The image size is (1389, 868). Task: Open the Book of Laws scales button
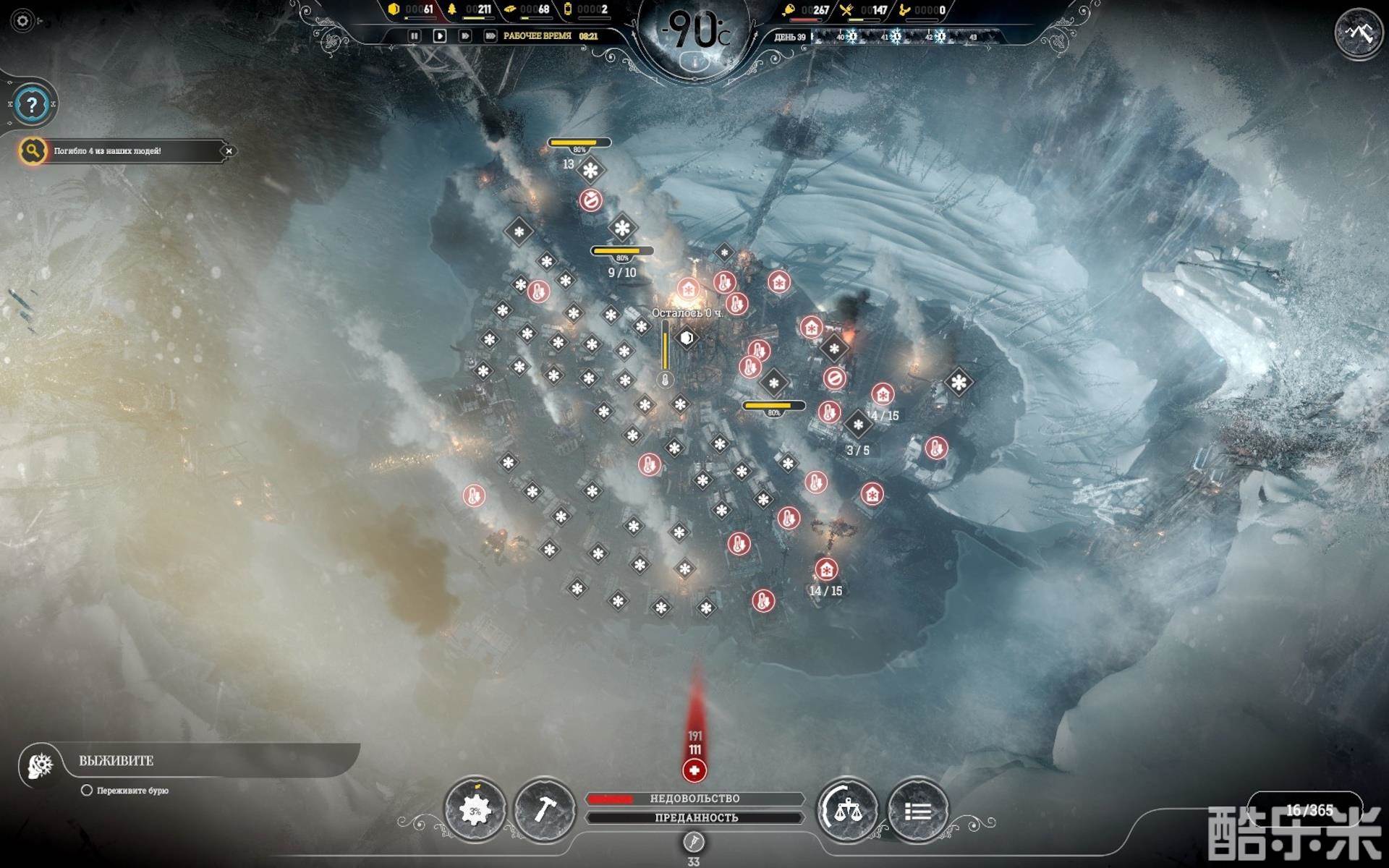click(x=847, y=810)
